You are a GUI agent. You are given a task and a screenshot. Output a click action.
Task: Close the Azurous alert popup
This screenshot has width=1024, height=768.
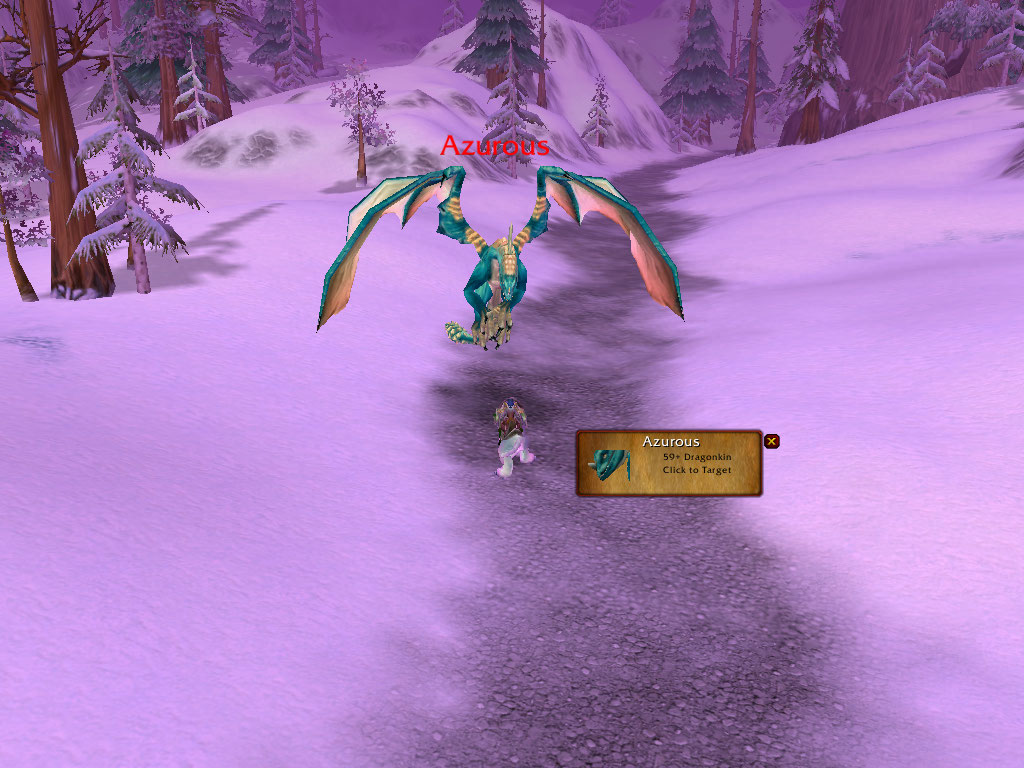(x=771, y=441)
